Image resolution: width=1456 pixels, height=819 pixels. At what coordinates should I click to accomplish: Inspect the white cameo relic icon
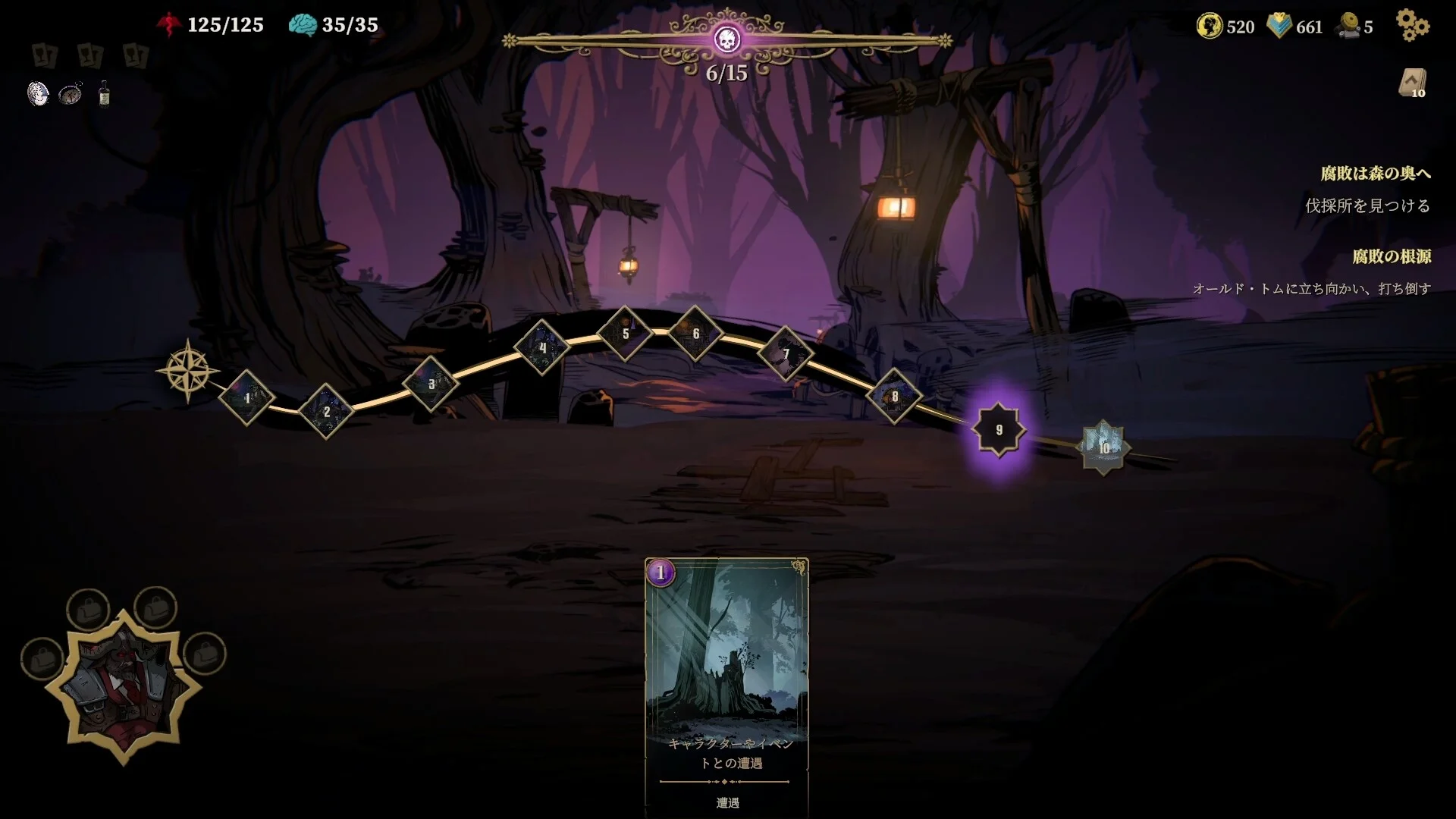point(38,94)
